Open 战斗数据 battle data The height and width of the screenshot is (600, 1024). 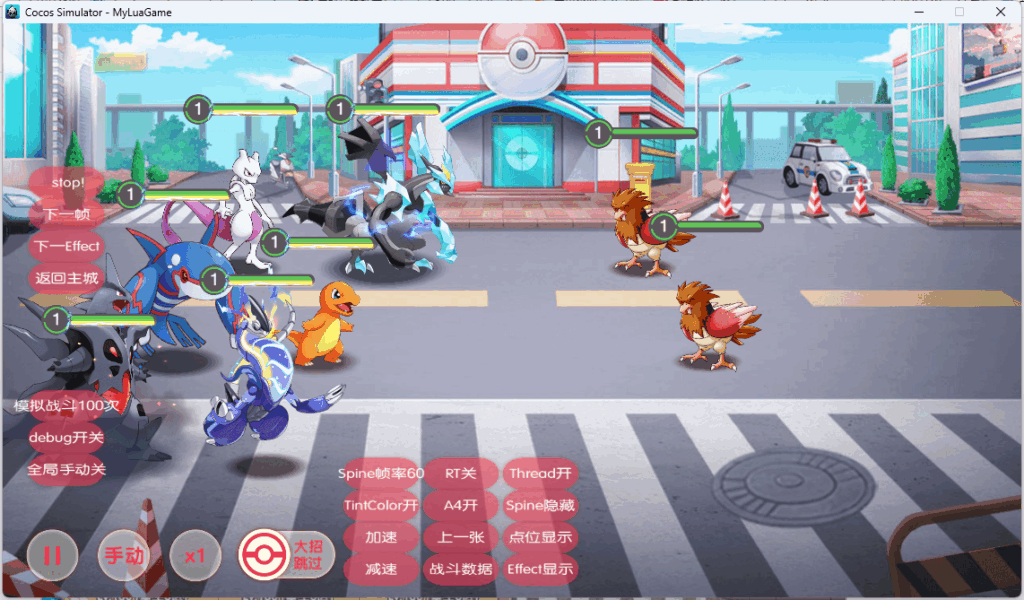(x=461, y=569)
